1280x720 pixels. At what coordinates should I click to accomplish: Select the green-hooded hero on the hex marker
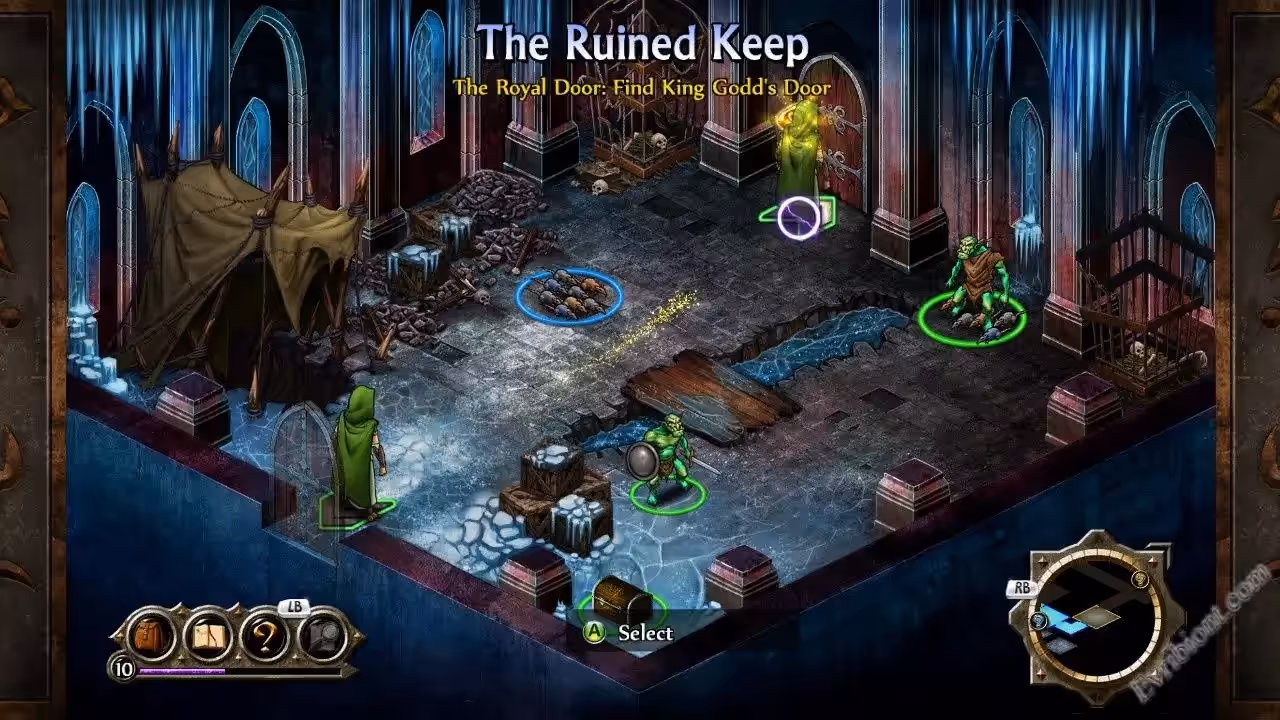[x=357, y=455]
